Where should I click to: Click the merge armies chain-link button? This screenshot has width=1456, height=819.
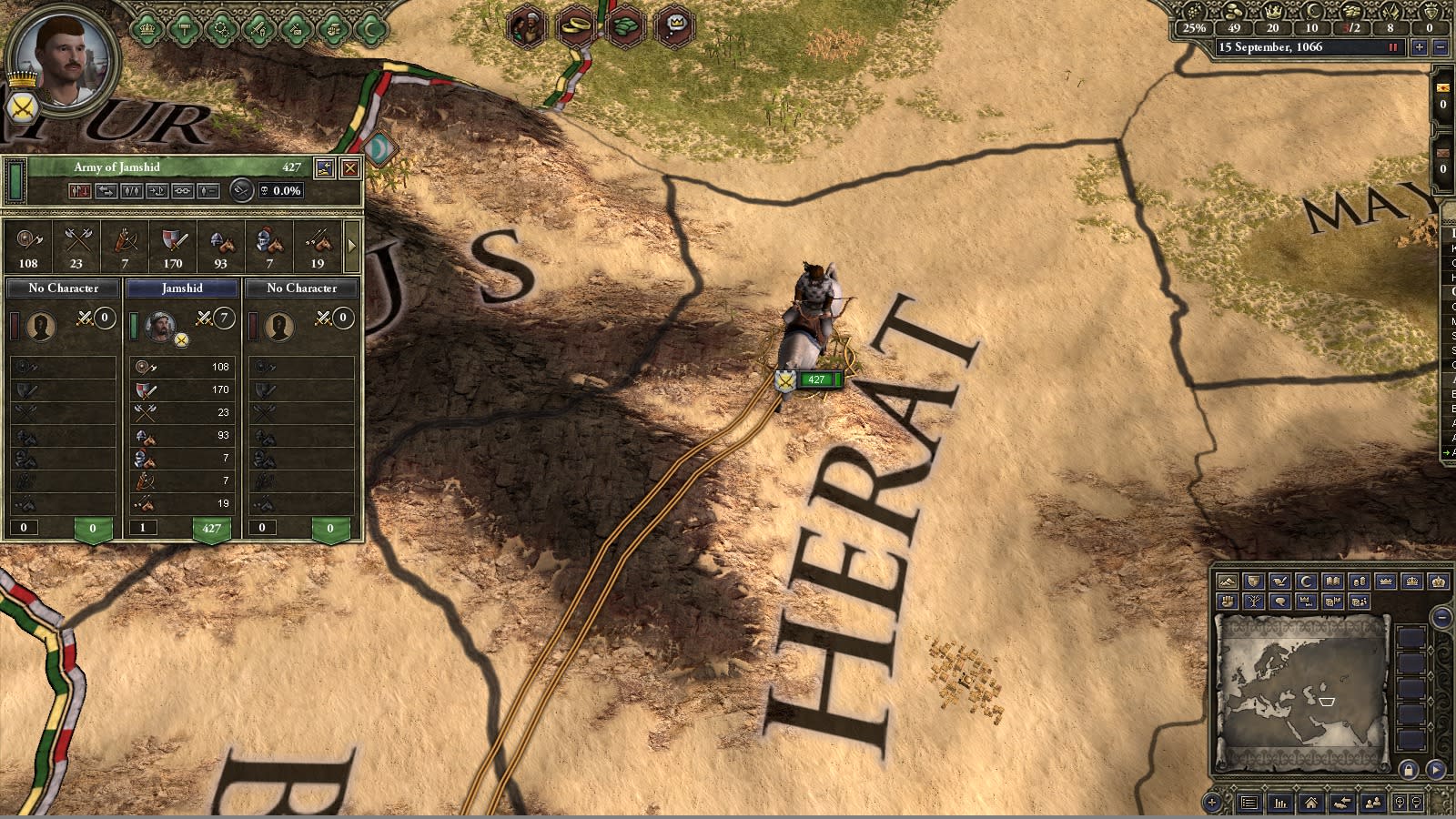coord(183,191)
